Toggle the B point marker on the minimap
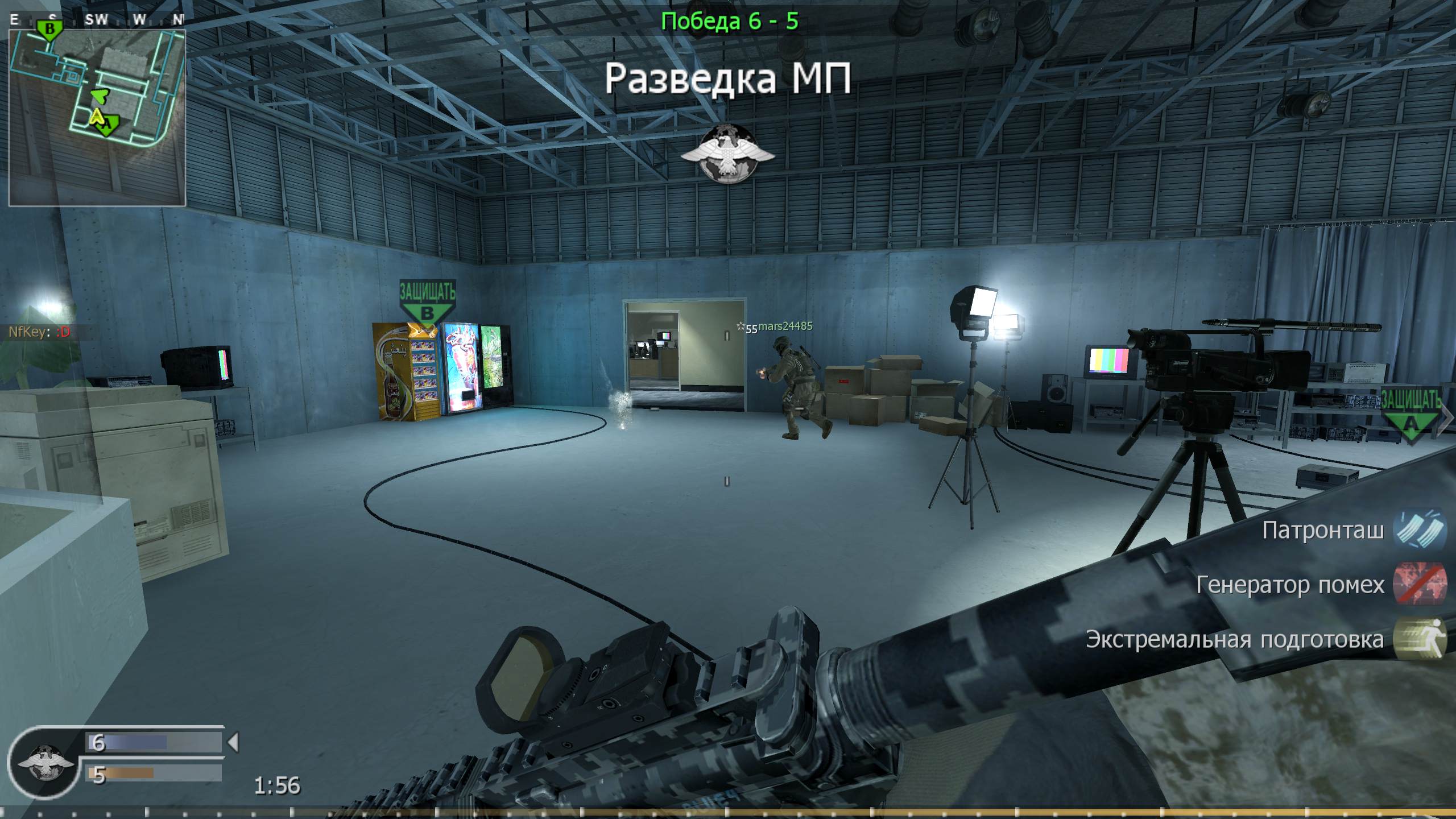Image resolution: width=1456 pixels, height=819 pixels. coord(50,27)
